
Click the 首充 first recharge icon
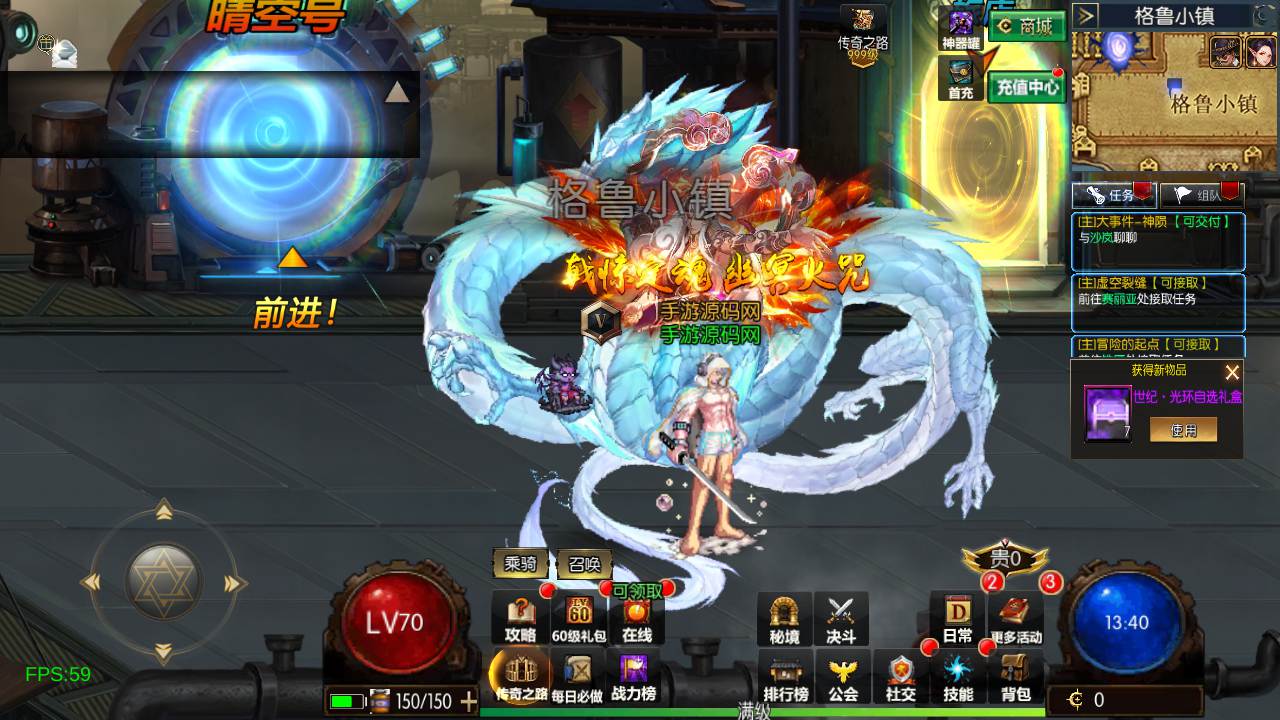961,79
